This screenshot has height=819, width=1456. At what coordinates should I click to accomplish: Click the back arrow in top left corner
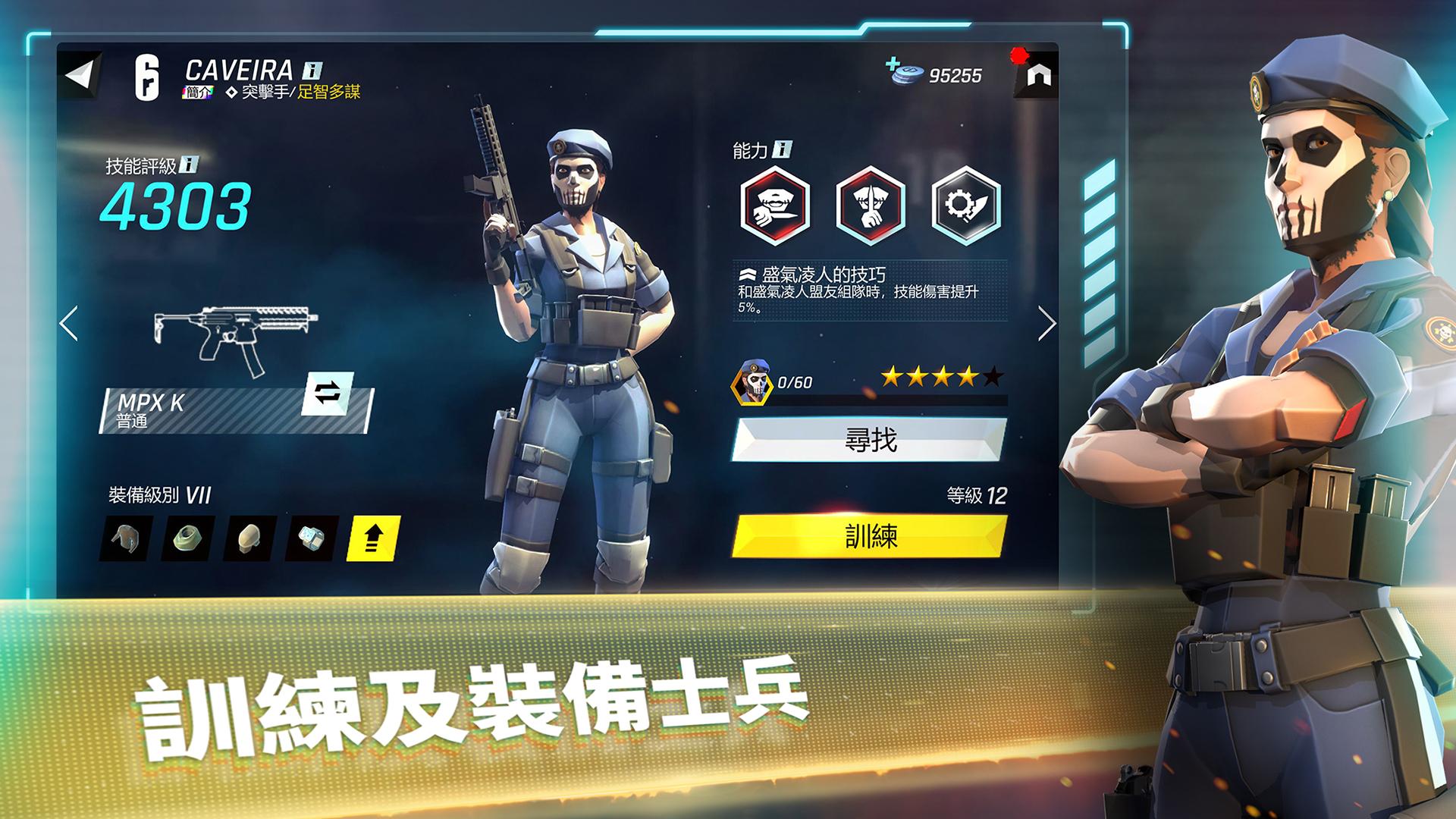81,74
